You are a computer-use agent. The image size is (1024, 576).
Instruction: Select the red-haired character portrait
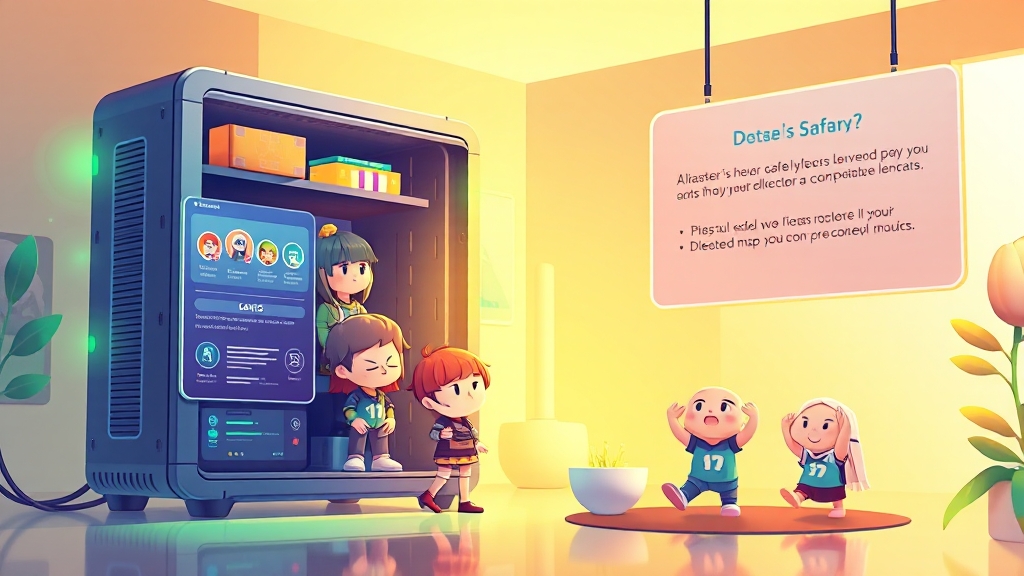point(209,246)
